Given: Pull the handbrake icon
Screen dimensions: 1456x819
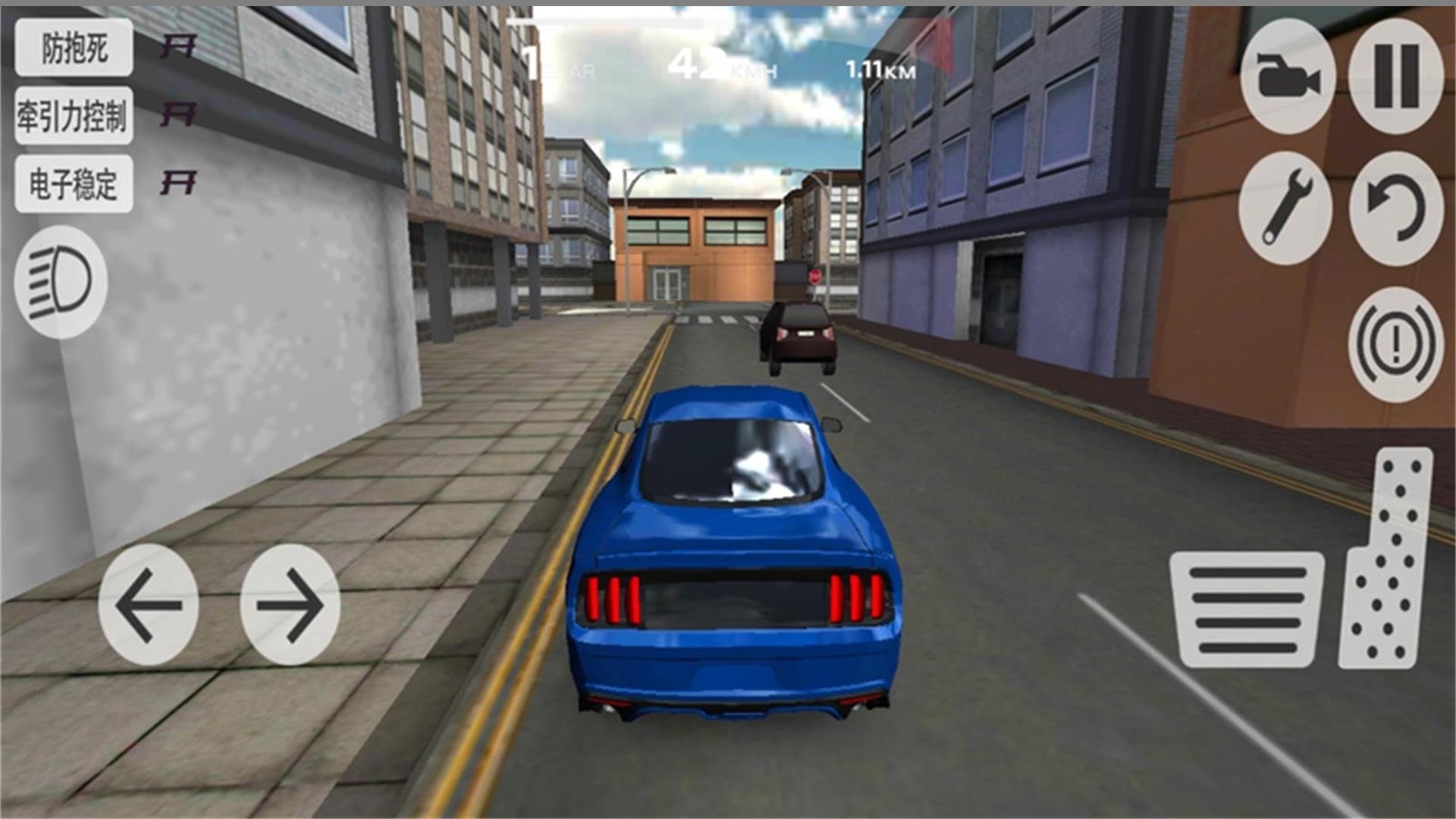Looking at the screenshot, I should click(1397, 343).
